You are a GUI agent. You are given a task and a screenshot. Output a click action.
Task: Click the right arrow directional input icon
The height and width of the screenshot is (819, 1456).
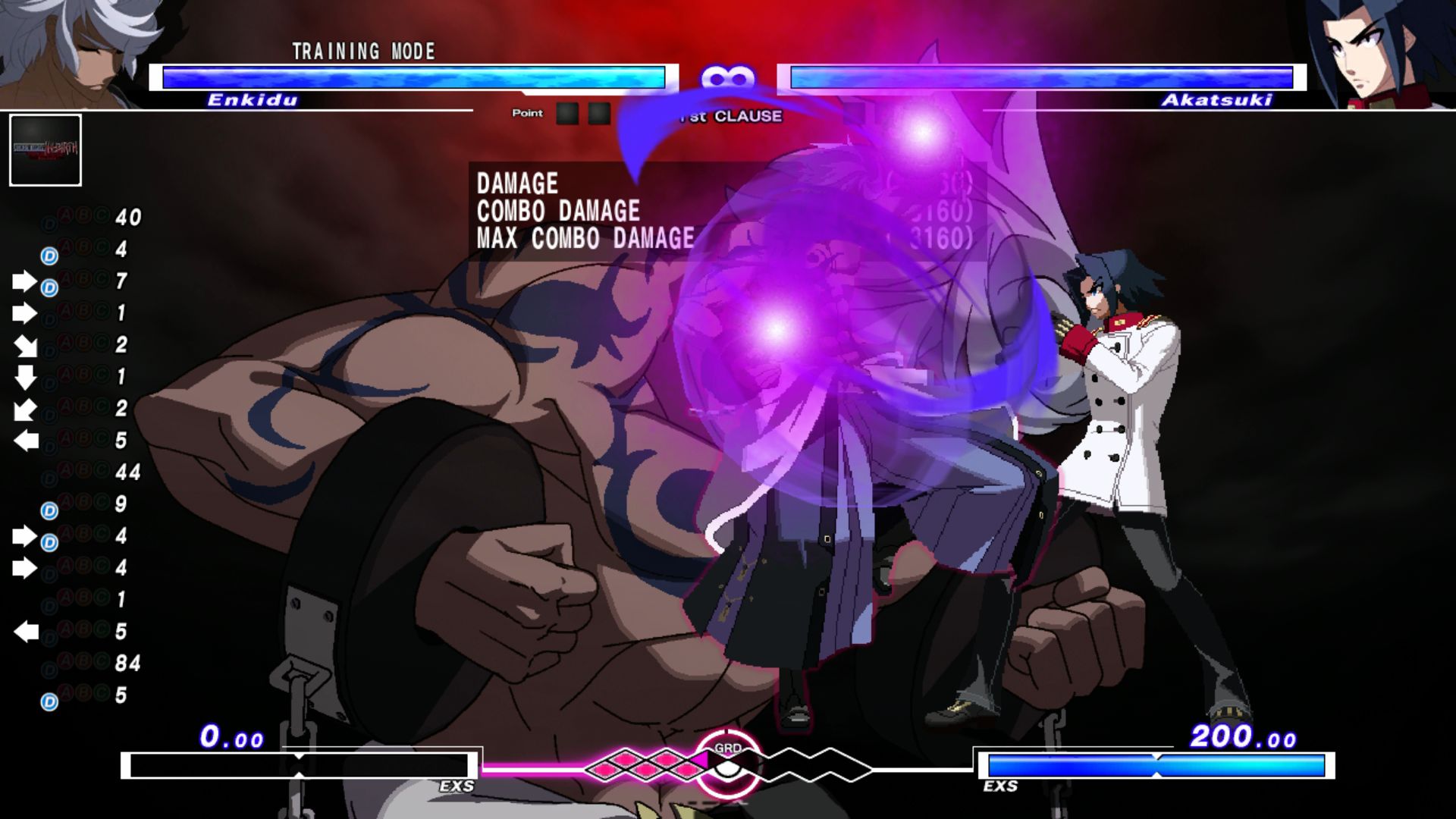click(x=24, y=282)
